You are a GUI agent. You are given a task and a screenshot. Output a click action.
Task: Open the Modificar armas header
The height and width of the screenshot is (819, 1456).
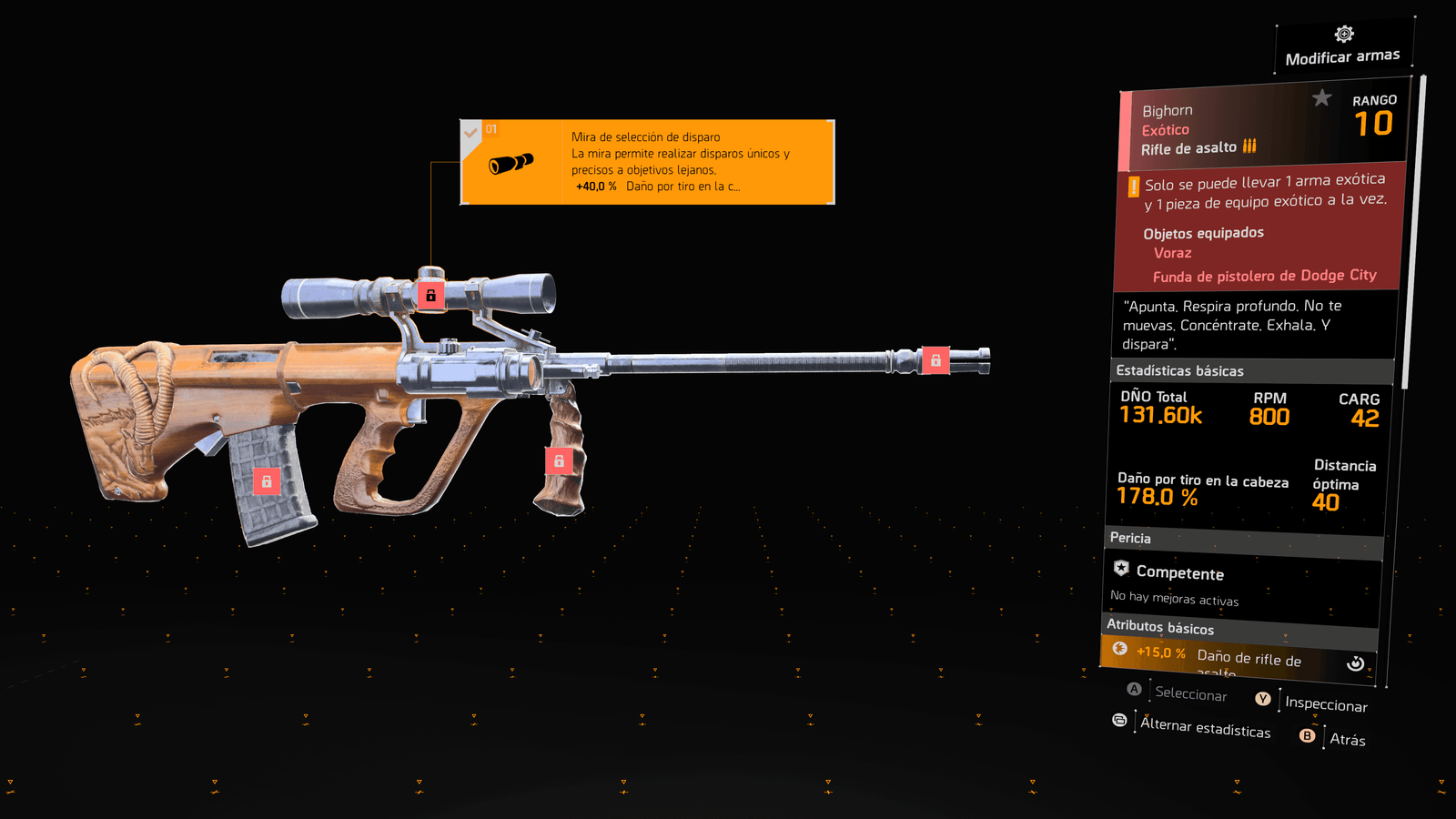(1343, 47)
